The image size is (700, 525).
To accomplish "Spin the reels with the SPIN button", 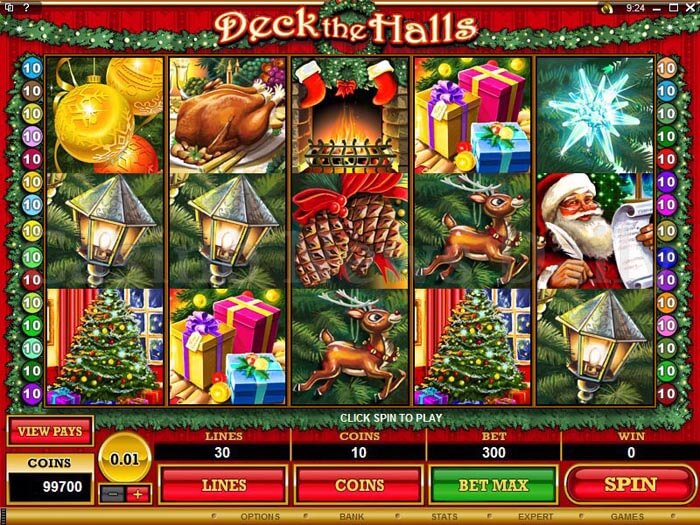I will click(x=629, y=485).
